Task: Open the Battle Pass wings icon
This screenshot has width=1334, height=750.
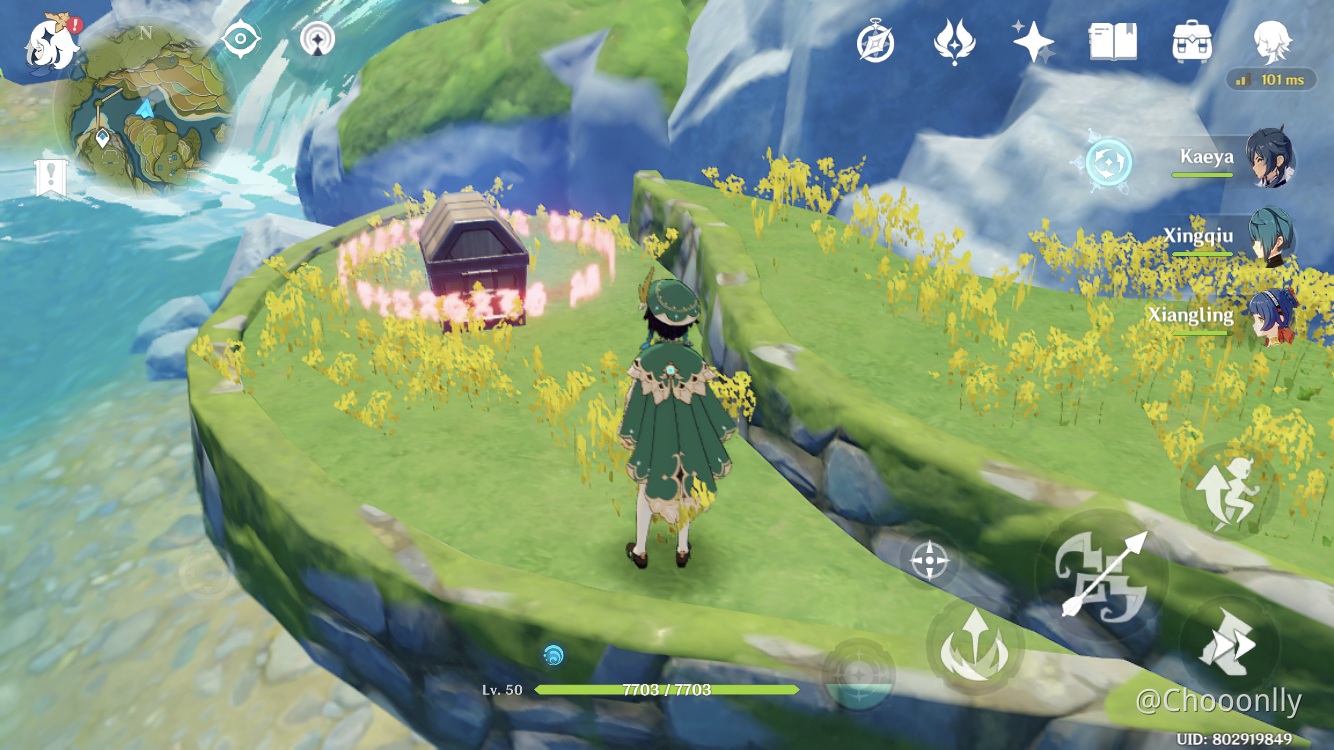Action: [x=955, y=42]
